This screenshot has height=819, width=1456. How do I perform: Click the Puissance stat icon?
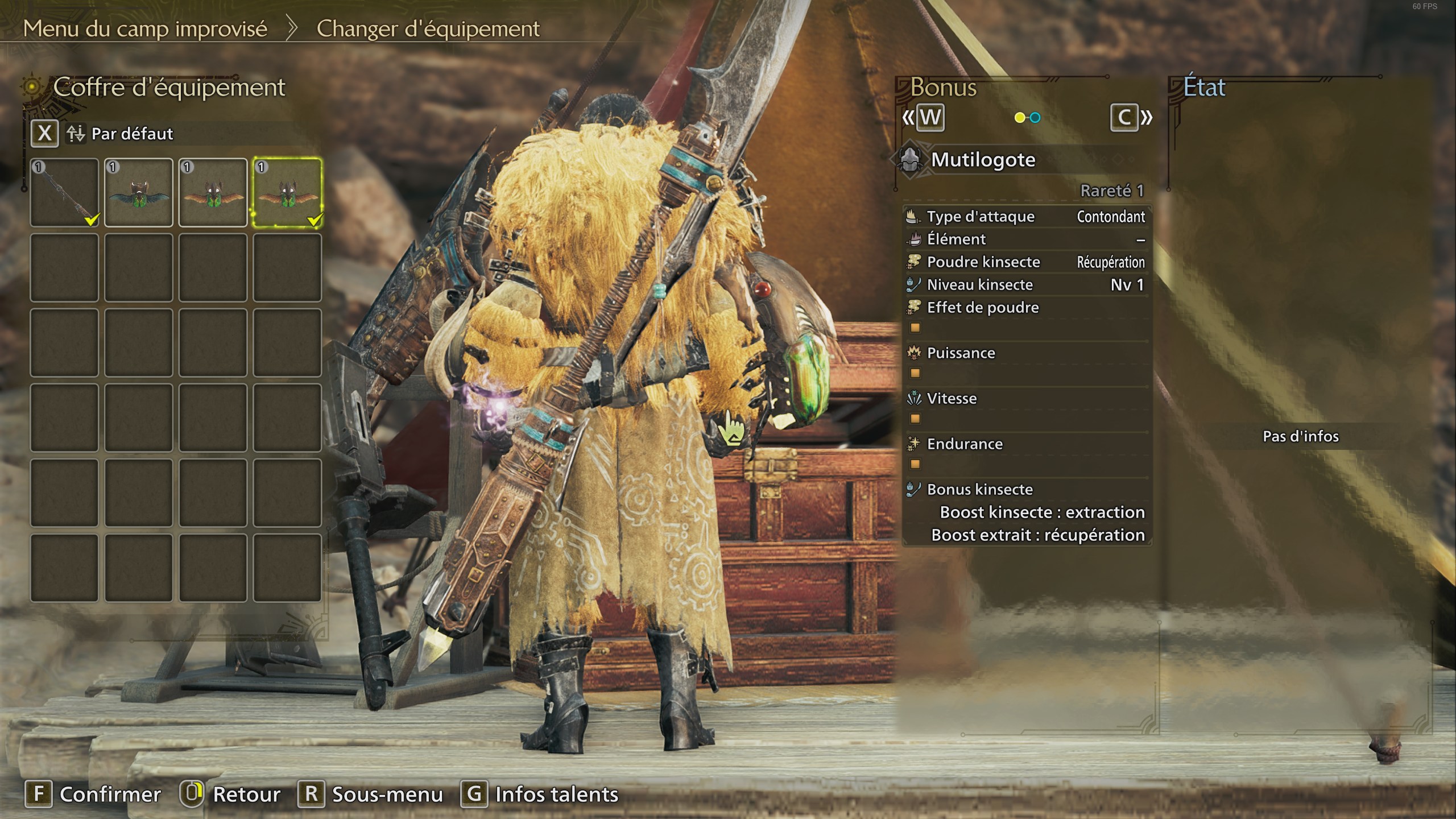point(915,353)
